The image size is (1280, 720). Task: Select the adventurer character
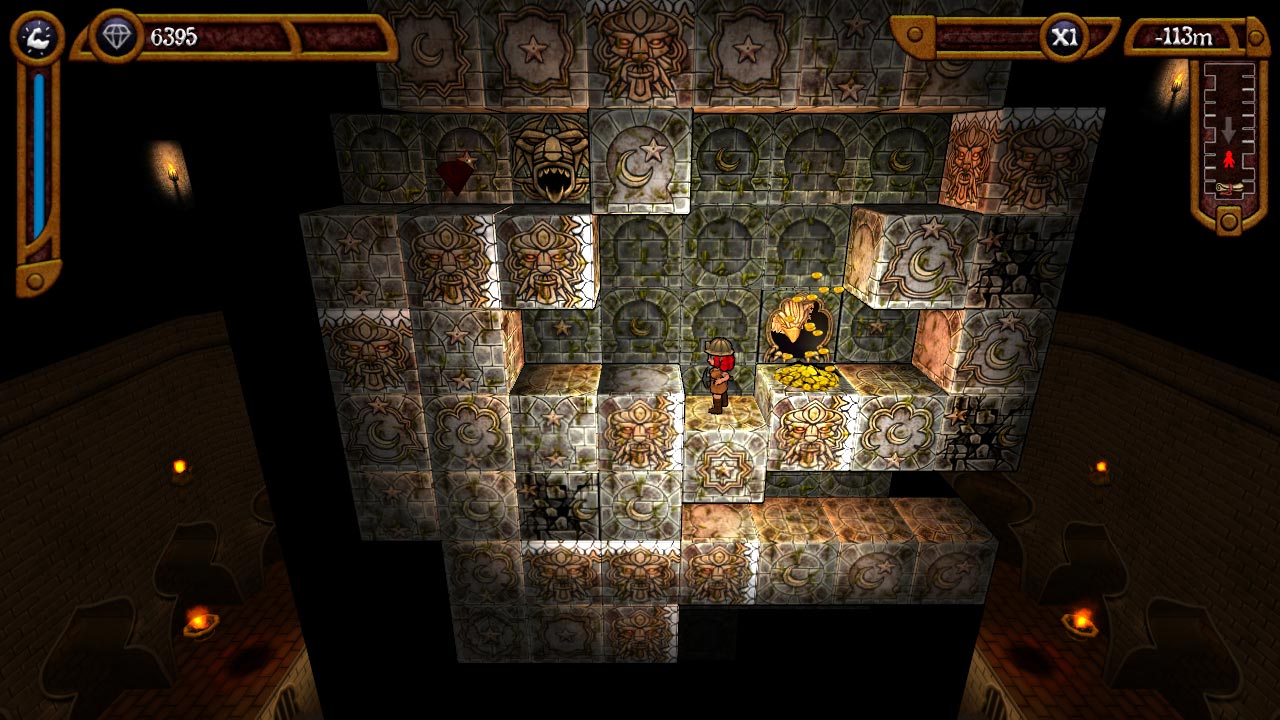point(722,375)
